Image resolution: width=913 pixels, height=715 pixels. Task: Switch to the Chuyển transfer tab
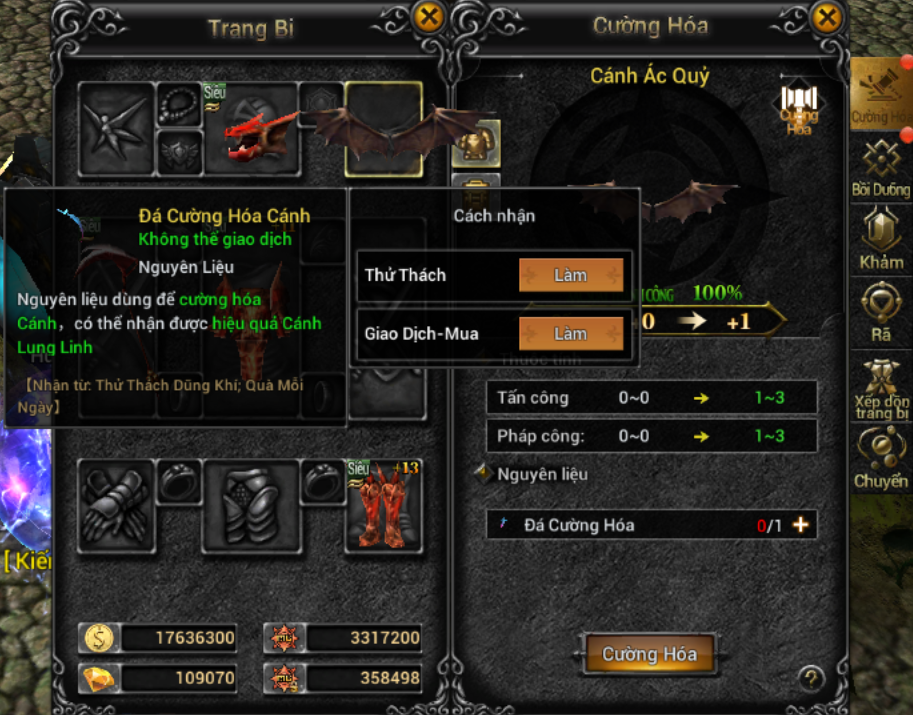(881, 457)
